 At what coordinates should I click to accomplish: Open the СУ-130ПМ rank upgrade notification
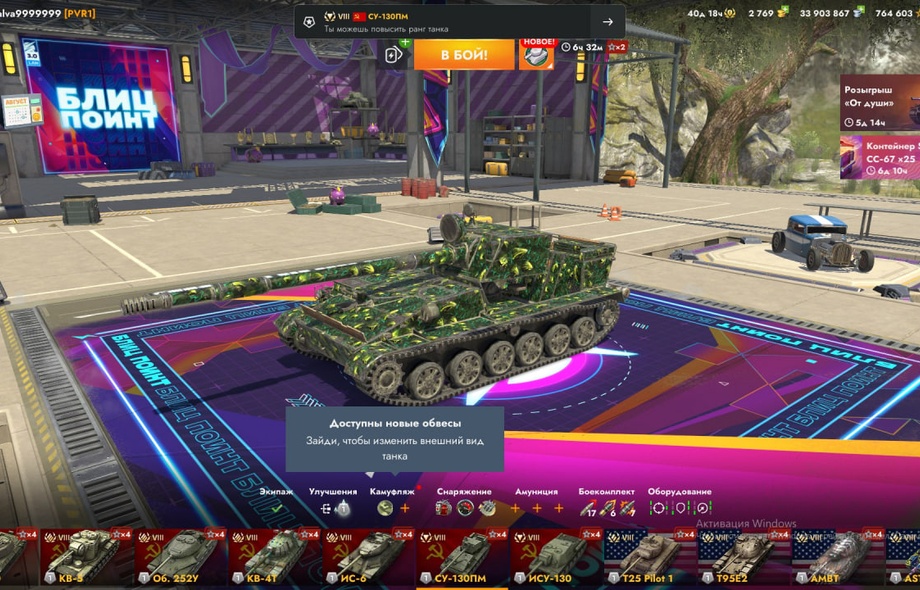pyautogui.click(x=460, y=21)
